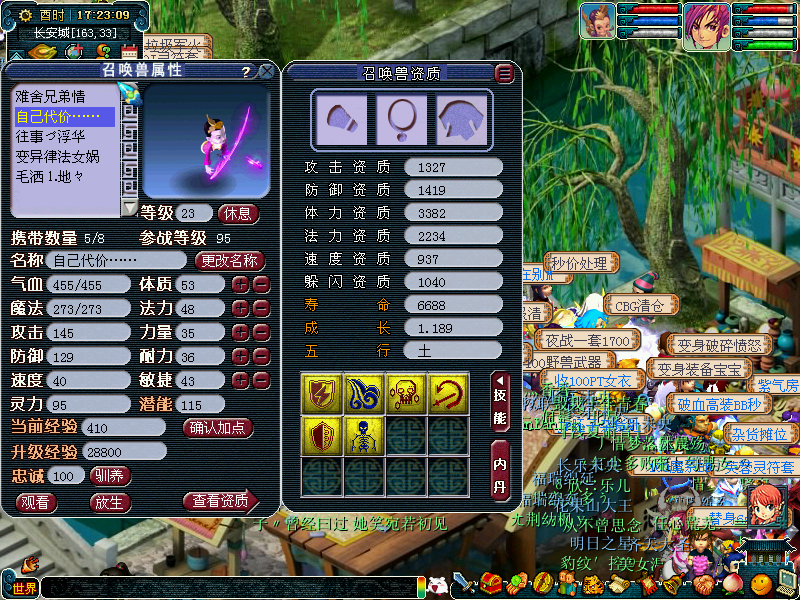Click the 休息 rest button

click(x=238, y=213)
